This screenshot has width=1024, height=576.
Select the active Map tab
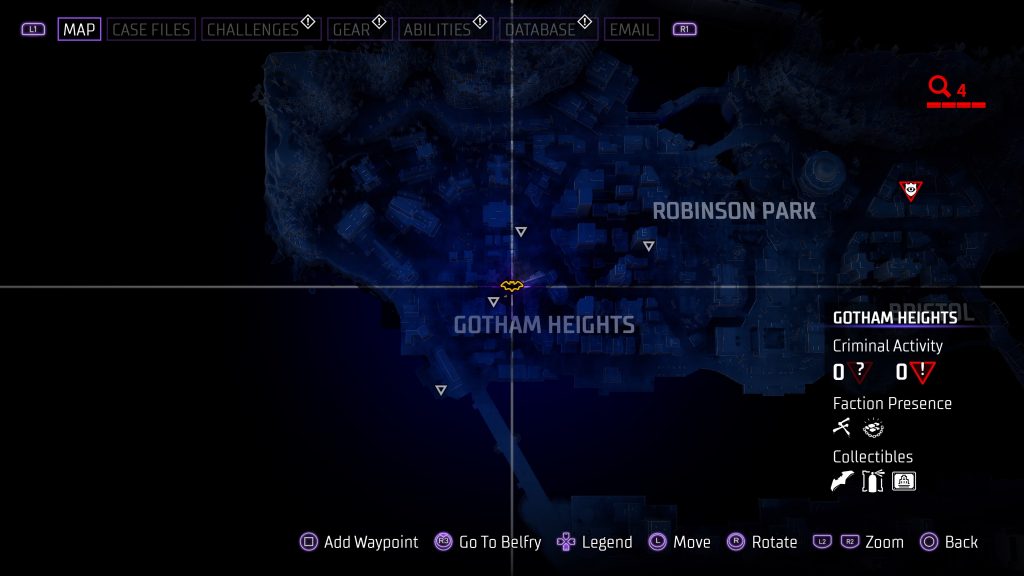(x=79, y=29)
